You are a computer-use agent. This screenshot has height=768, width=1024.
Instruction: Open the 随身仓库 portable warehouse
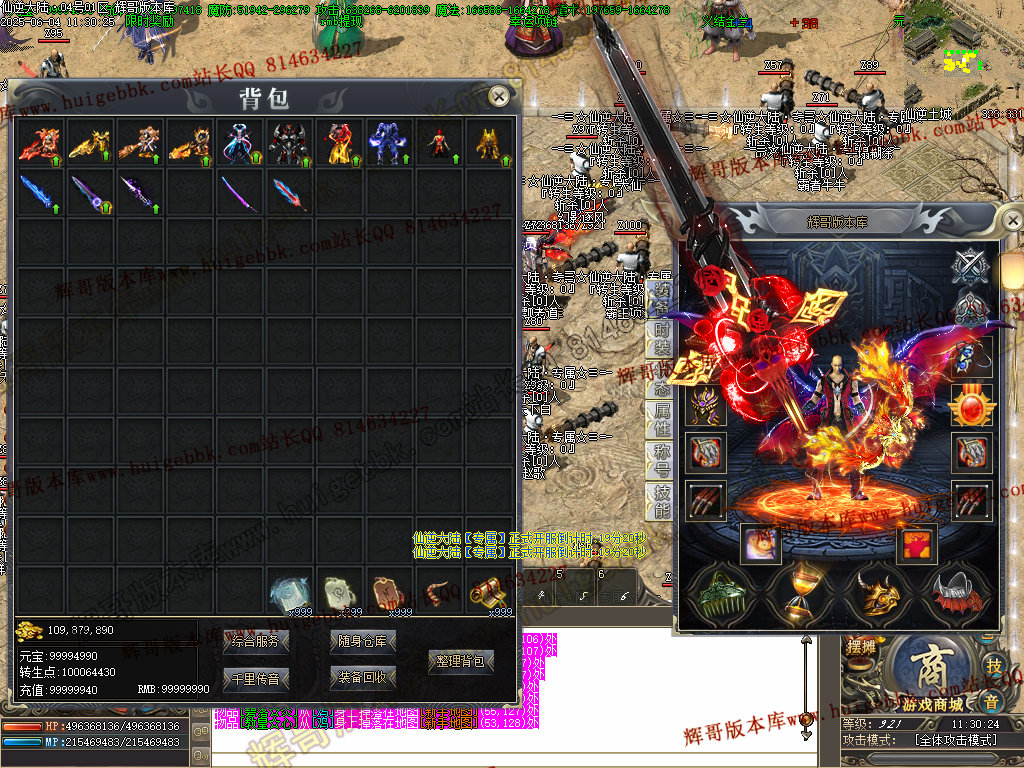tap(363, 641)
